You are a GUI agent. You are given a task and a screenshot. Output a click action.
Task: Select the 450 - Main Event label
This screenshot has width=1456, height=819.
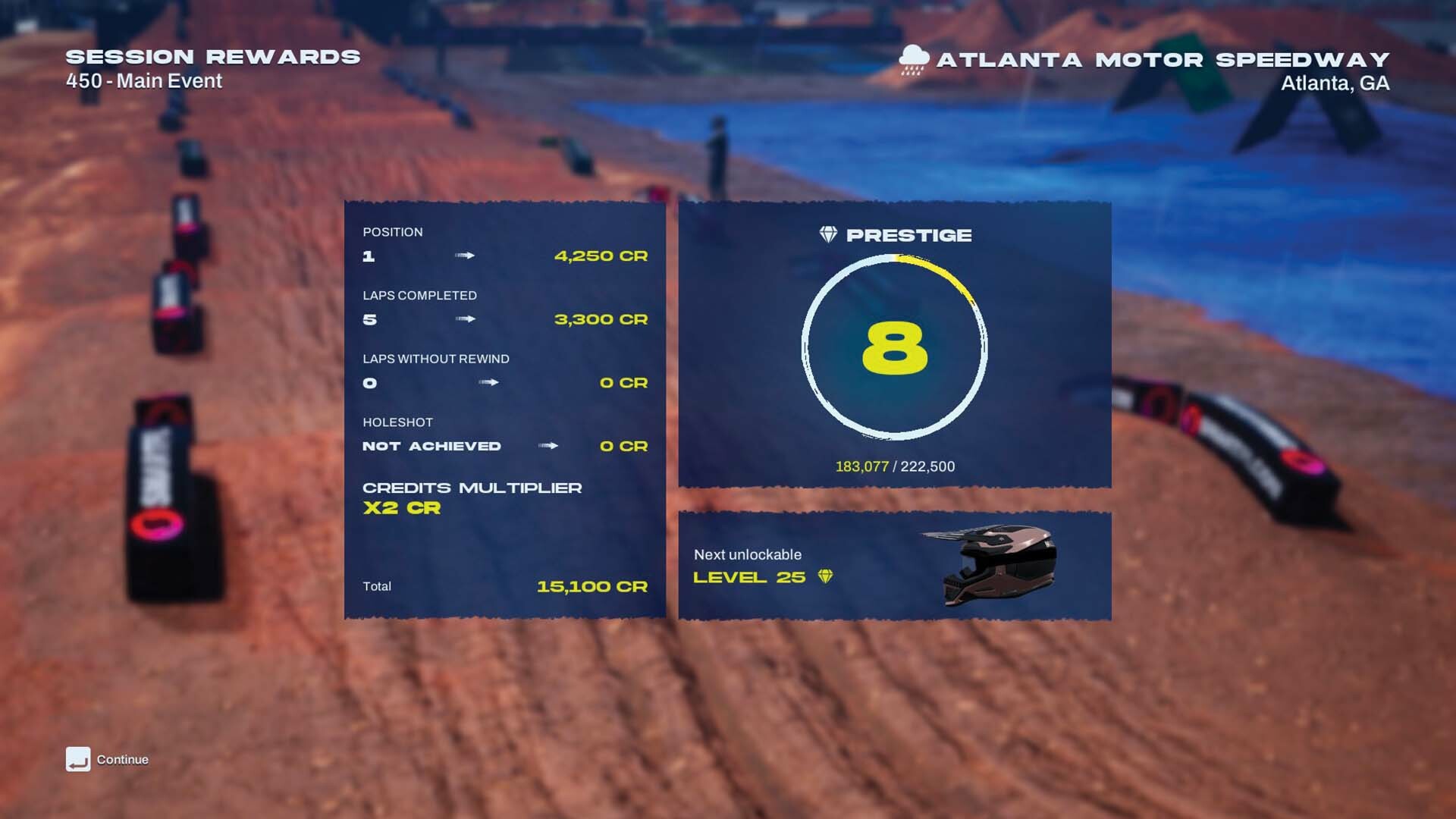pyautogui.click(x=143, y=80)
